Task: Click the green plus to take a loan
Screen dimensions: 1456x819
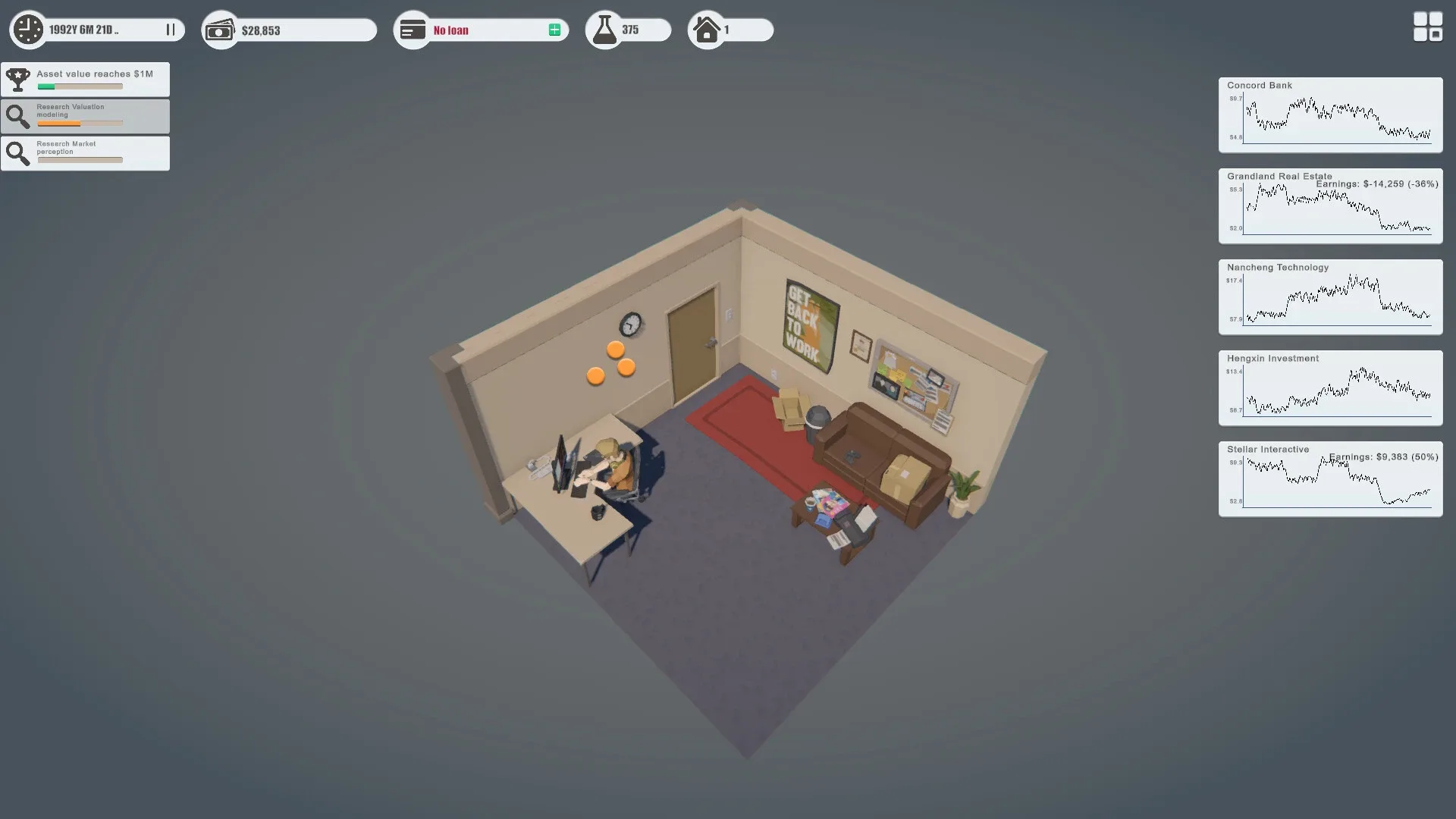Action: tap(555, 30)
